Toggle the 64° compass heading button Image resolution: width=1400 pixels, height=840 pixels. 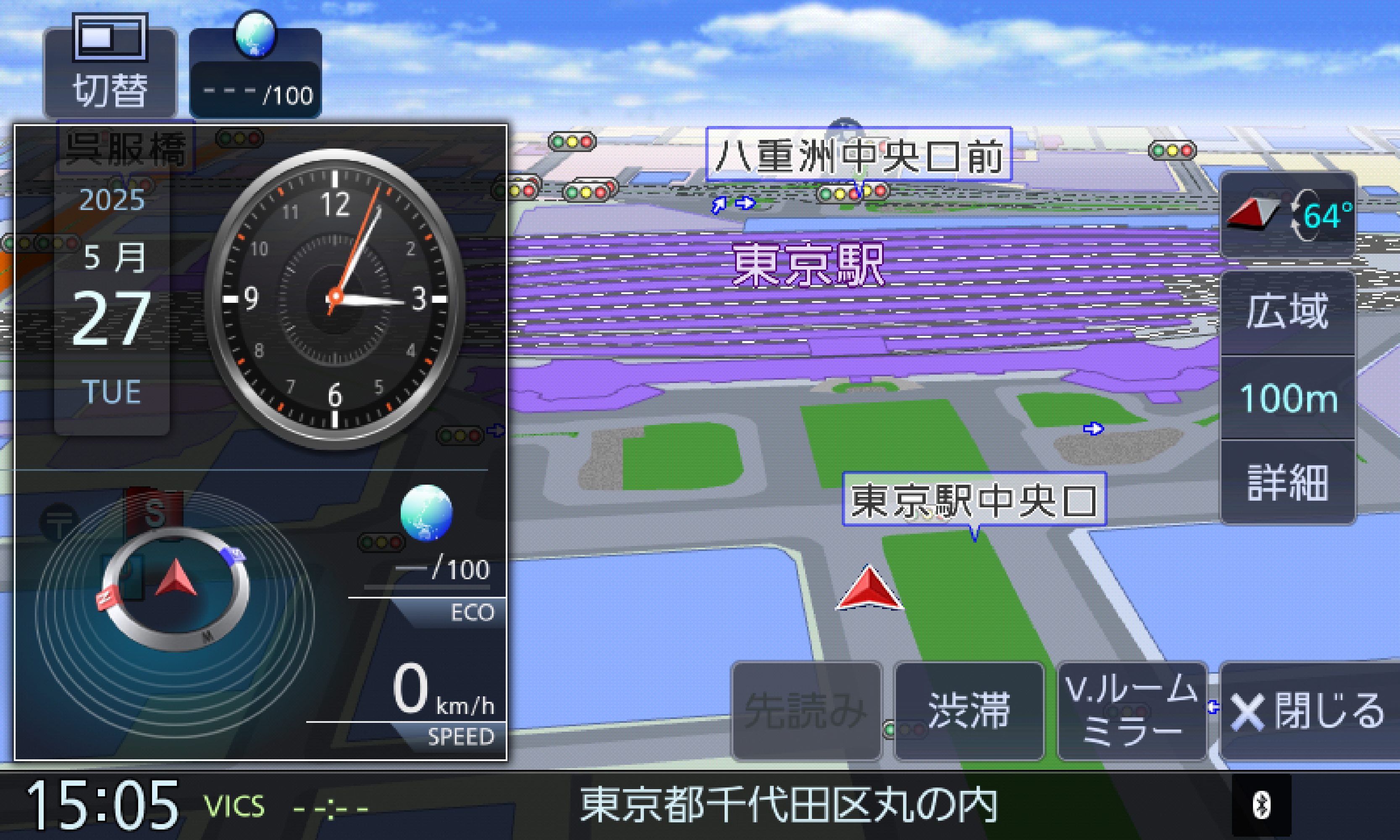[1287, 215]
